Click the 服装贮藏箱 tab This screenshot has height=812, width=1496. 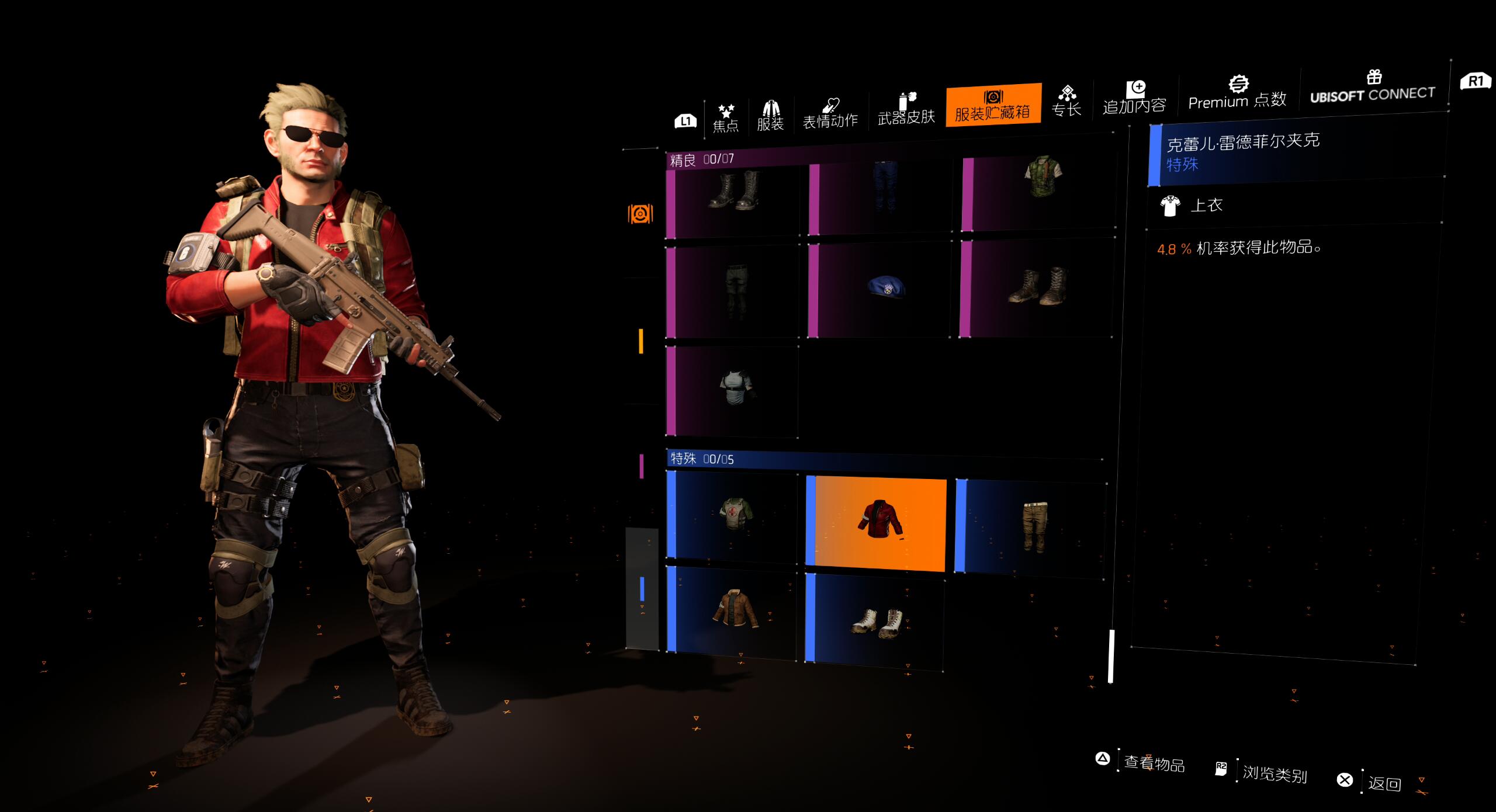pyautogui.click(x=993, y=105)
